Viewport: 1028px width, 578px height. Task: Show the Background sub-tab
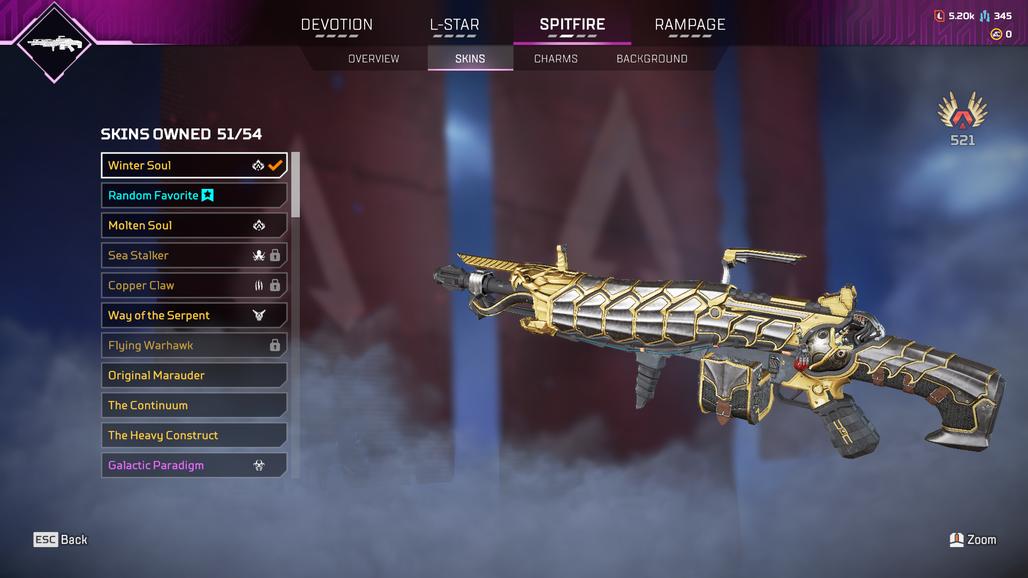(x=652, y=59)
